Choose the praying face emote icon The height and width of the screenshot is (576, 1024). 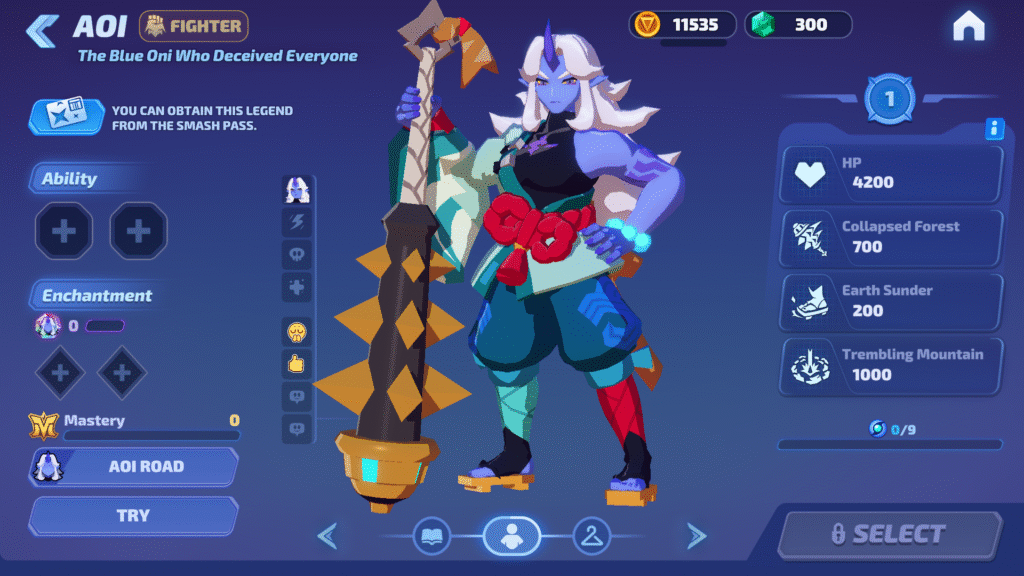297,332
